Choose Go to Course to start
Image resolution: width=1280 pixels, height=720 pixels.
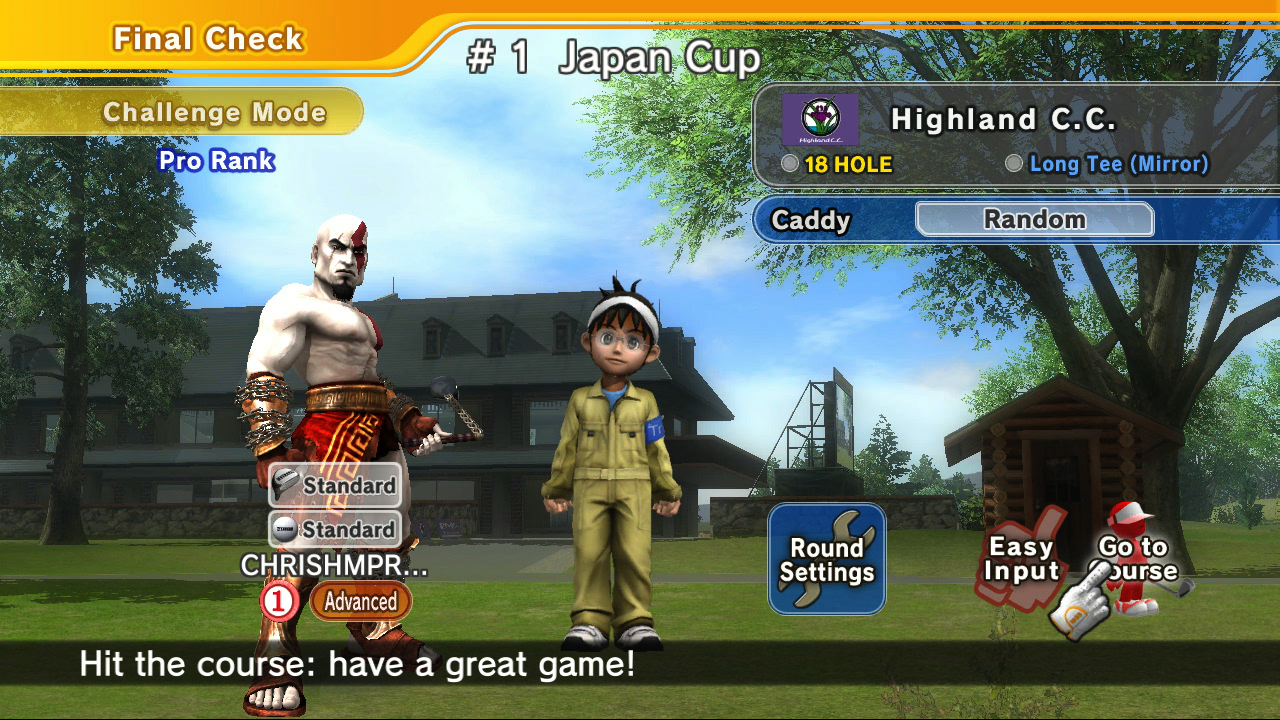(x=1135, y=560)
